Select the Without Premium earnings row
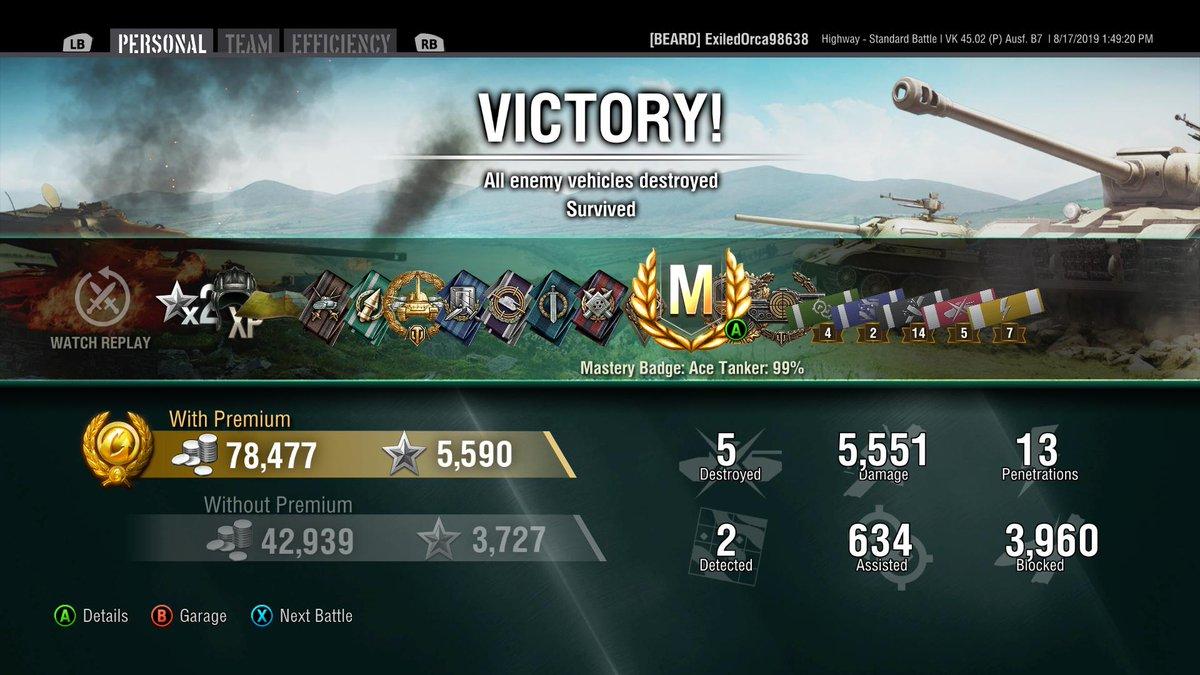 (360, 541)
